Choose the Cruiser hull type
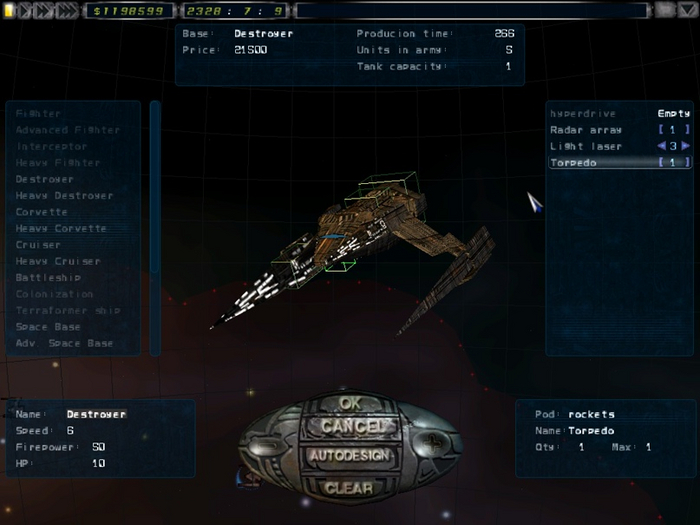Image resolution: width=700 pixels, height=525 pixels. pyautogui.click(x=38, y=245)
